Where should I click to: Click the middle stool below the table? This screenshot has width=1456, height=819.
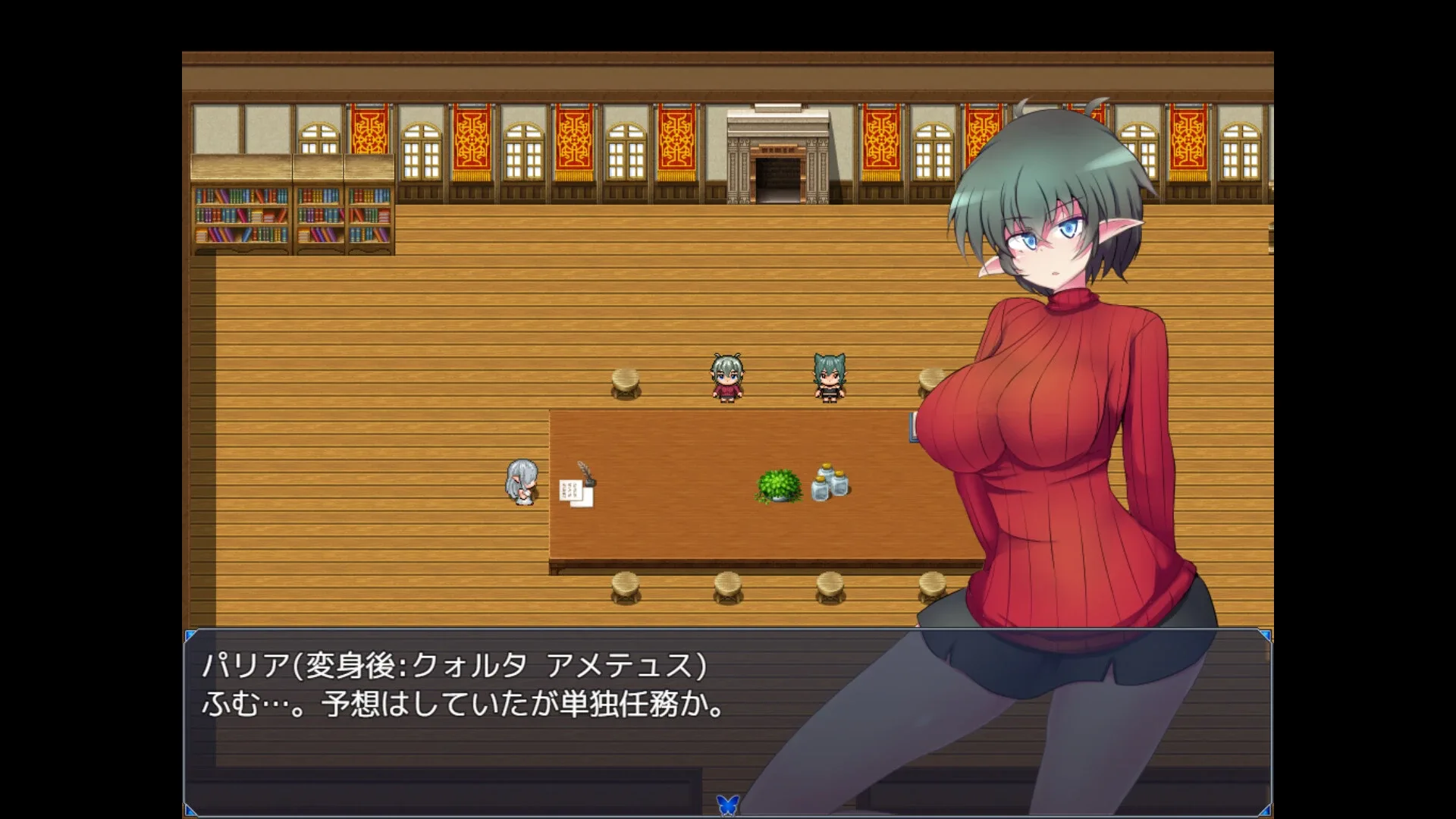(x=728, y=585)
